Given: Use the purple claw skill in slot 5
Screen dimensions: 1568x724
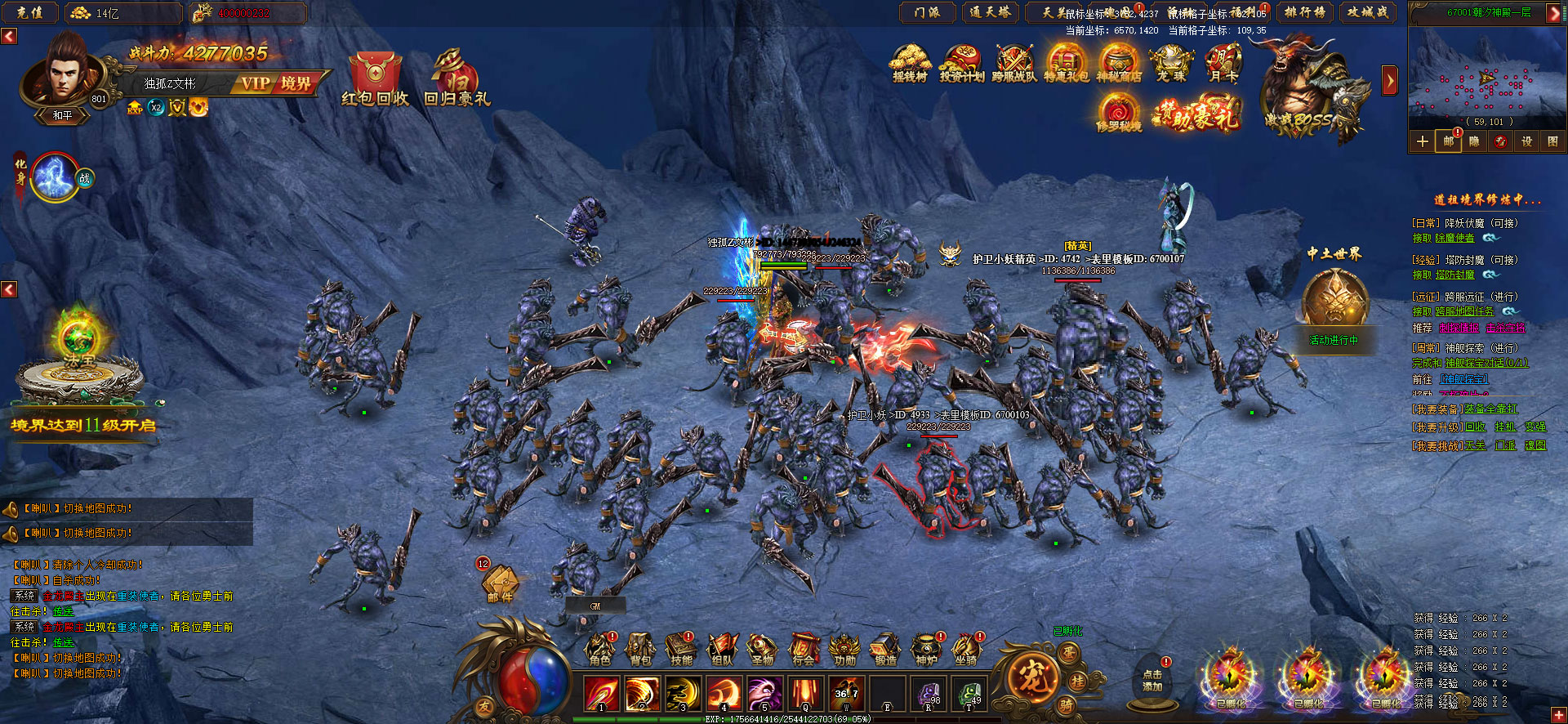Looking at the screenshot, I should tap(764, 695).
